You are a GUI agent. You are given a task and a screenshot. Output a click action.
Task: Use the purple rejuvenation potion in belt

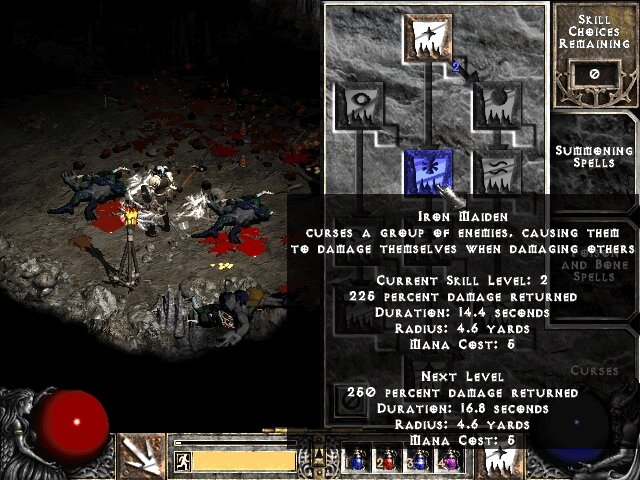pyautogui.click(x=450, y=459)
